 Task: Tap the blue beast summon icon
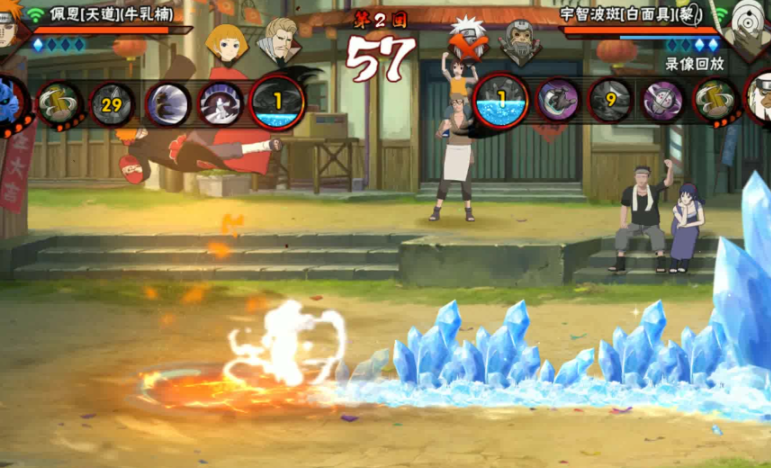[10, 101]
